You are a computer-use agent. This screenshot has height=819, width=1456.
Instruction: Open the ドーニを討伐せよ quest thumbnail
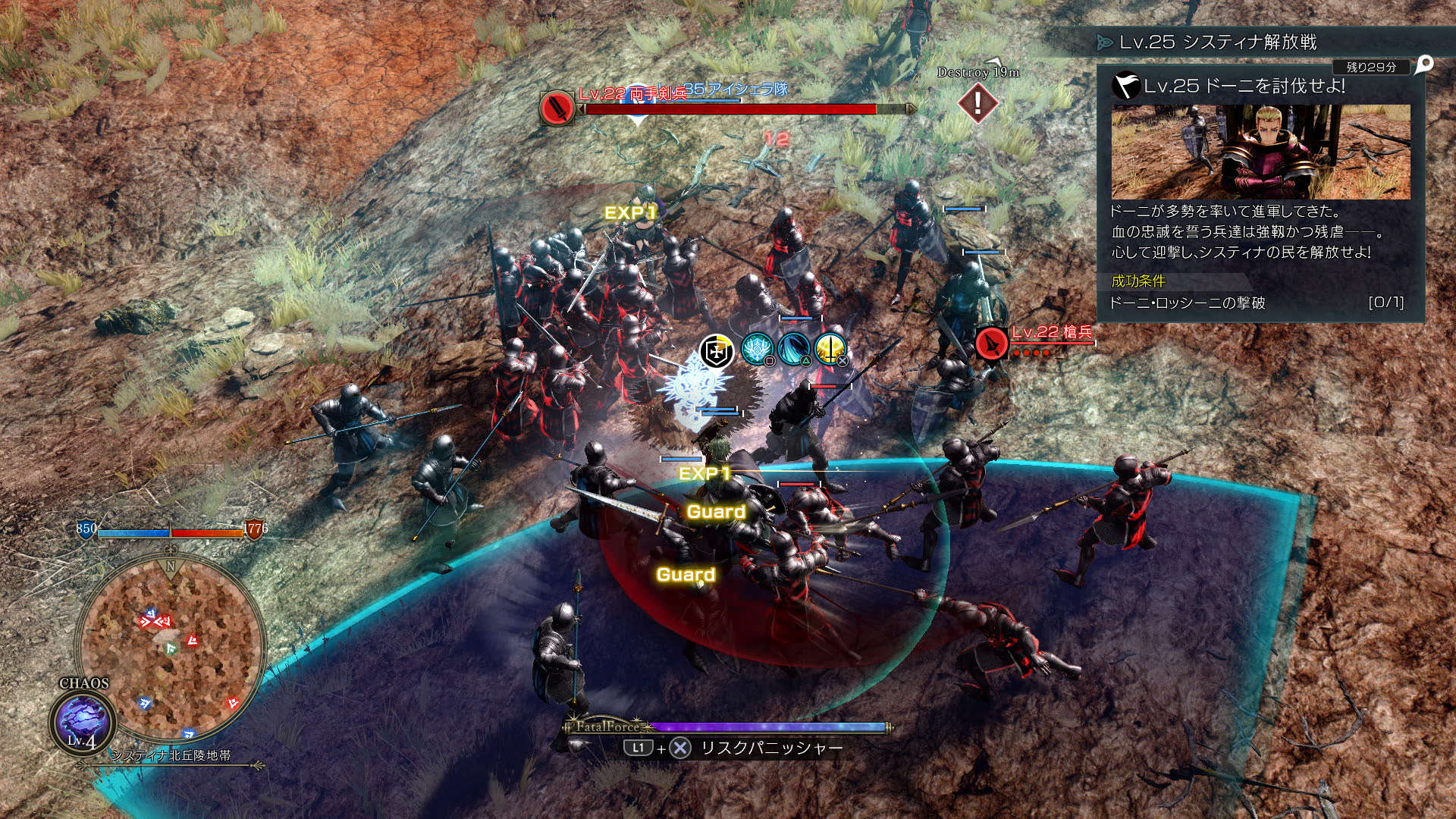tap(1260, 152)
